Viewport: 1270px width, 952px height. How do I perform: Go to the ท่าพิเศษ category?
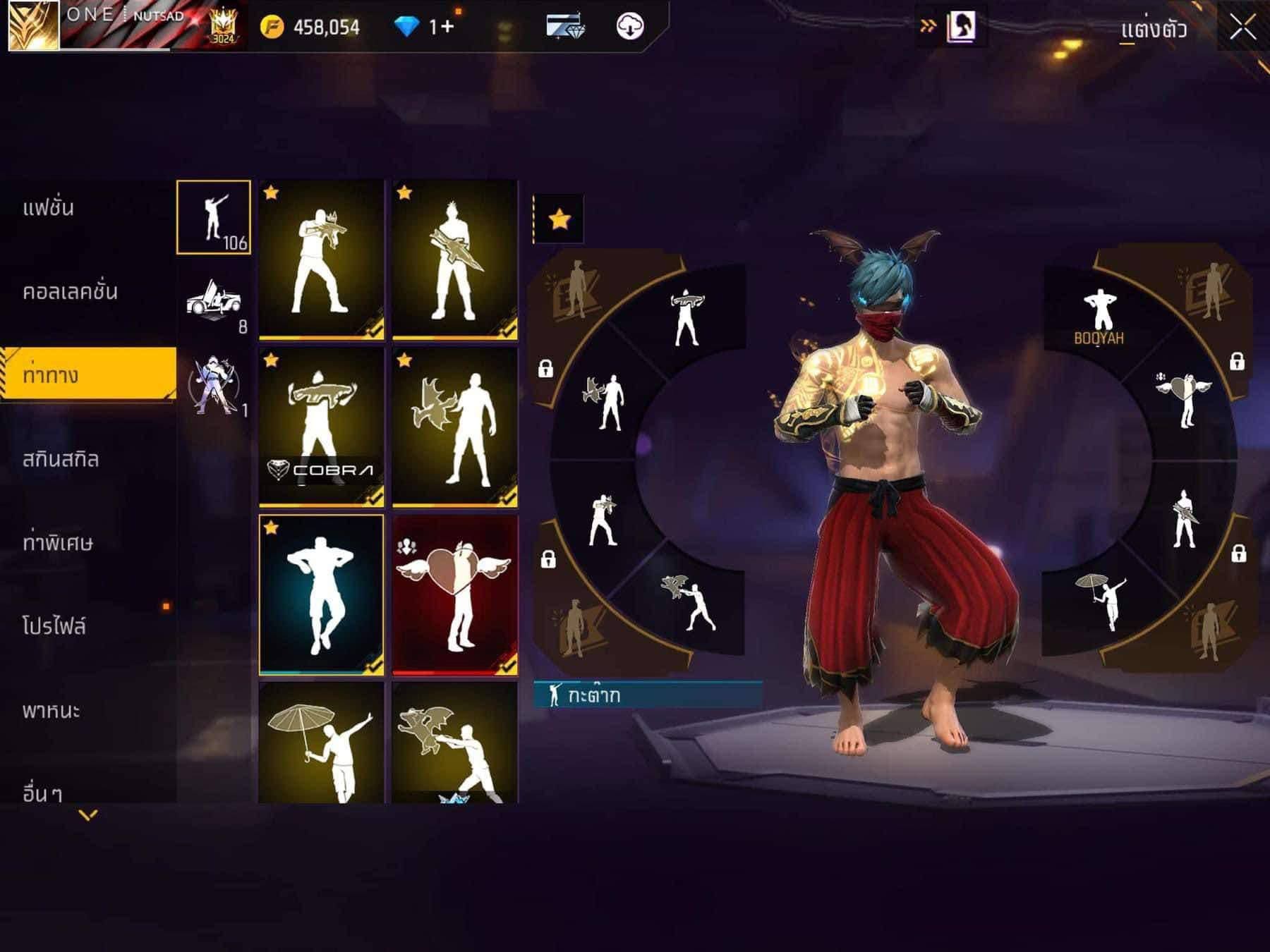coord(58,543)
